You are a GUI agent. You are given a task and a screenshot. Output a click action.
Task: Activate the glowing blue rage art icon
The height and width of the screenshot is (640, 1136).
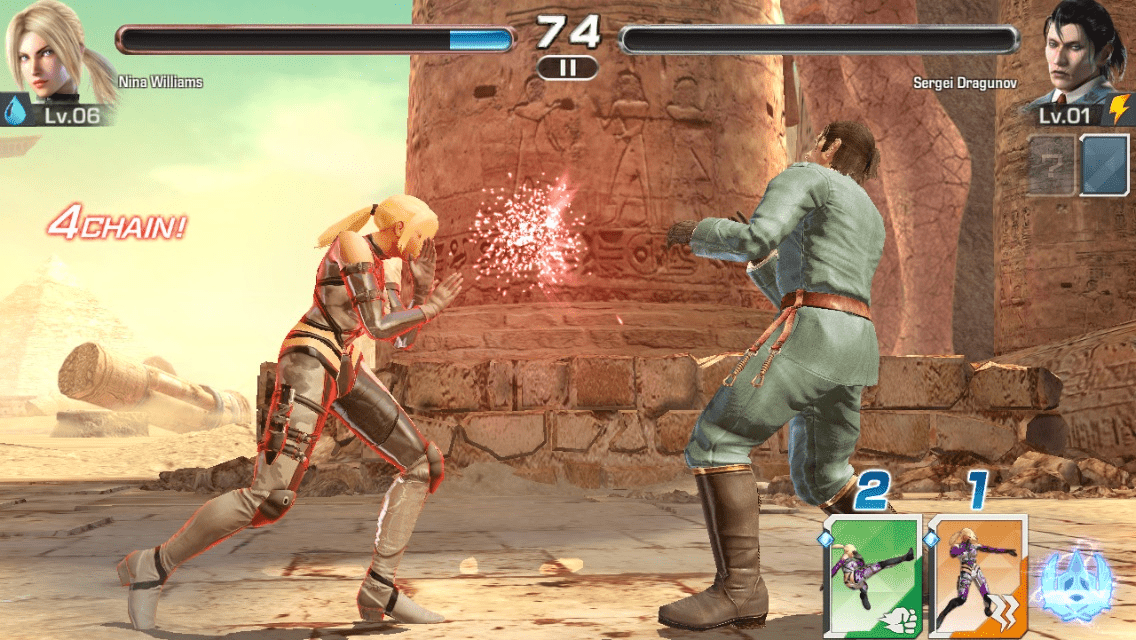pyautogui.click(x=1075, y=582)
